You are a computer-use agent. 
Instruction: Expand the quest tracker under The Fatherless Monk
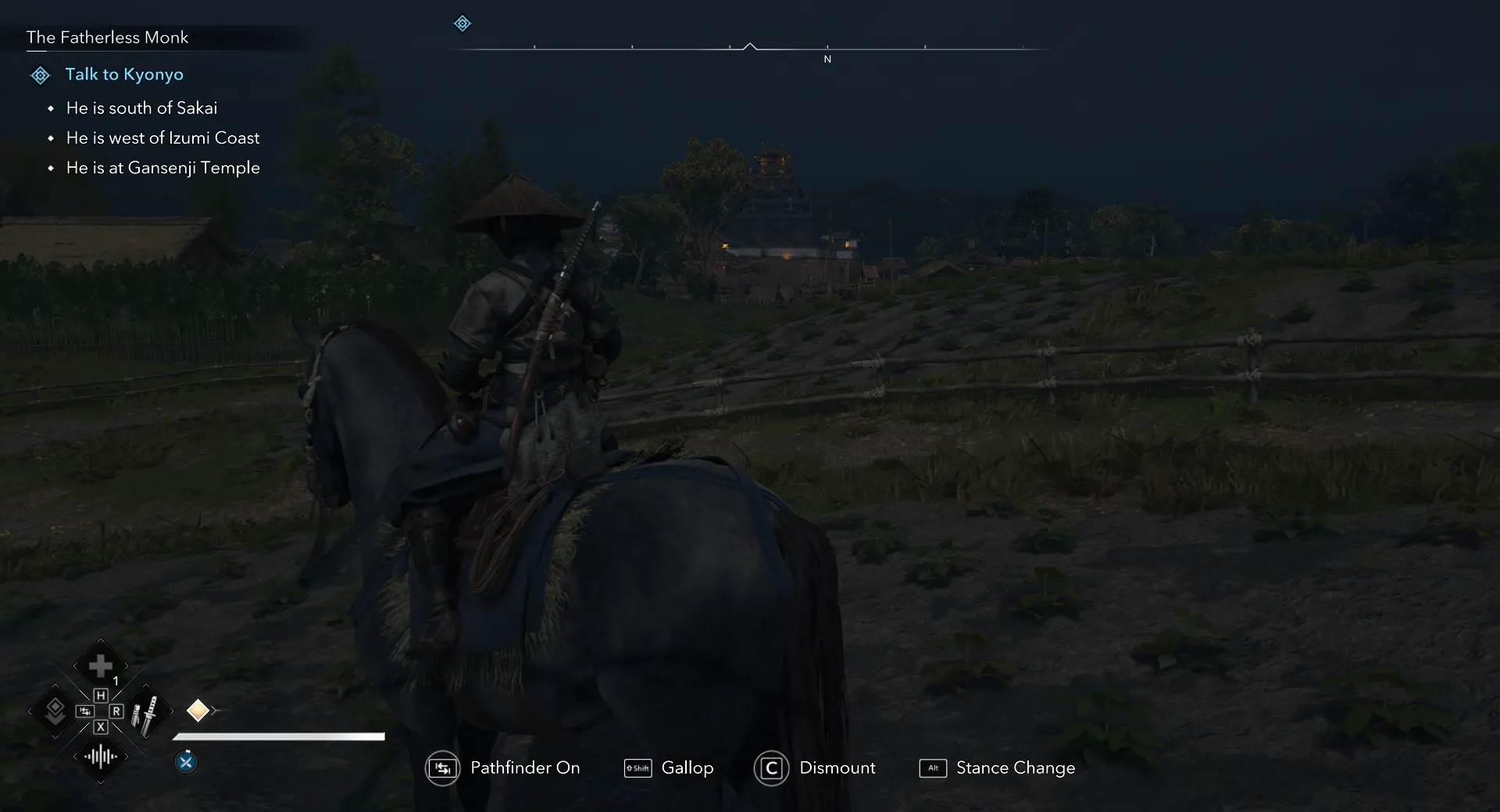pos(107,37)
